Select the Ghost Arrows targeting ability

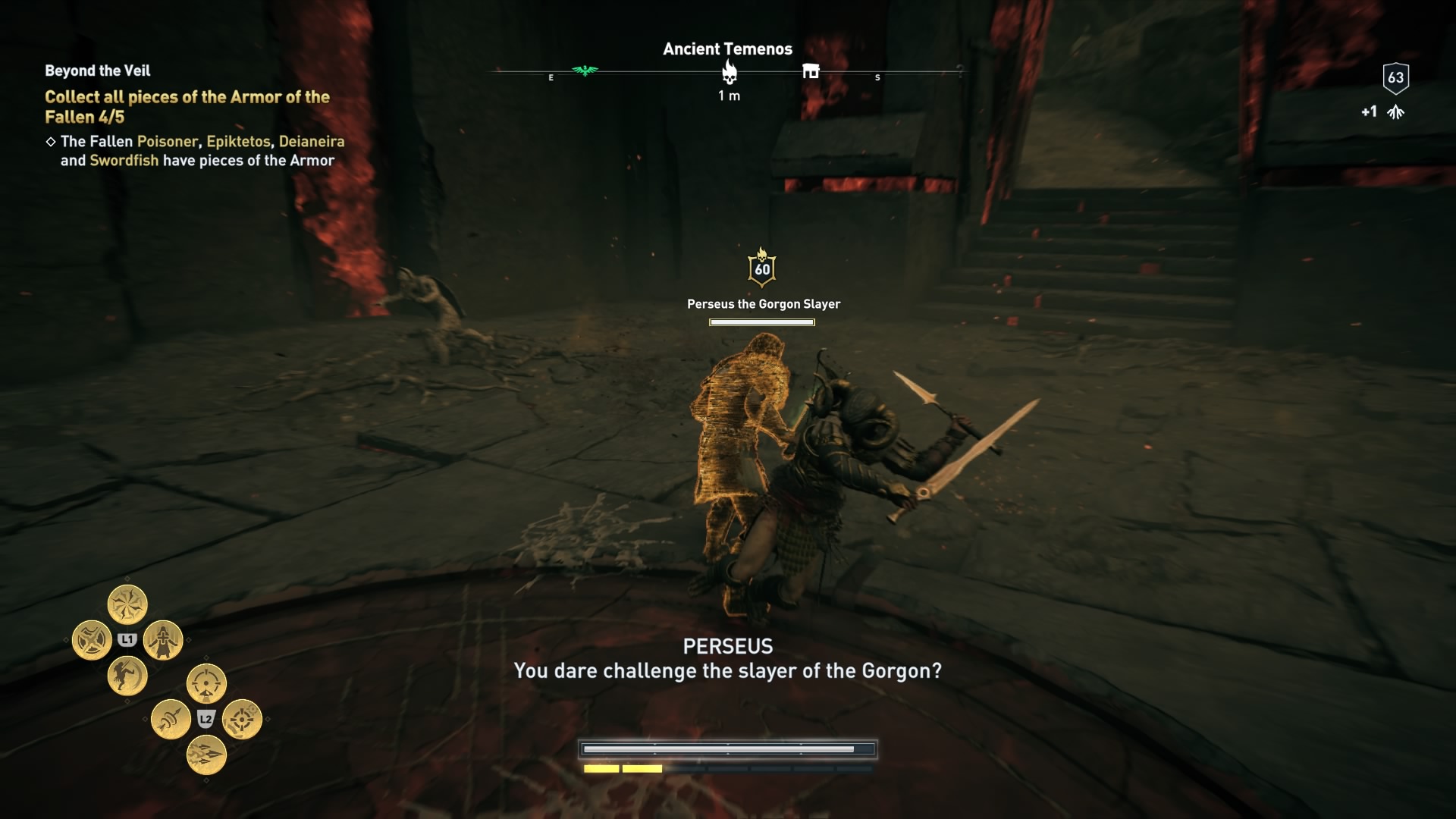[243, 720]
